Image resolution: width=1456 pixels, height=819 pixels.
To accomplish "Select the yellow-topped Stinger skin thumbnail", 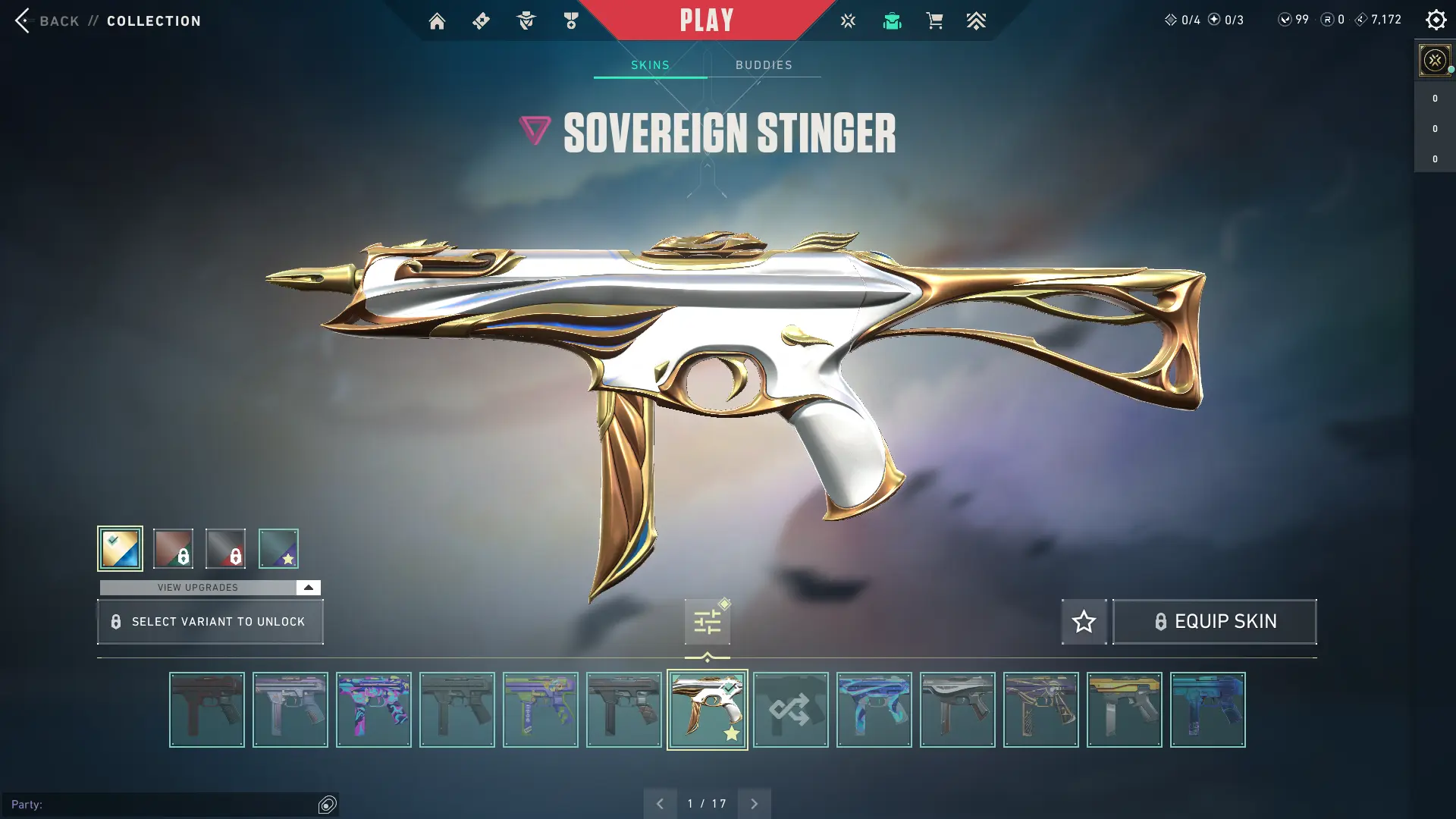I will (x=1124, y=710).
